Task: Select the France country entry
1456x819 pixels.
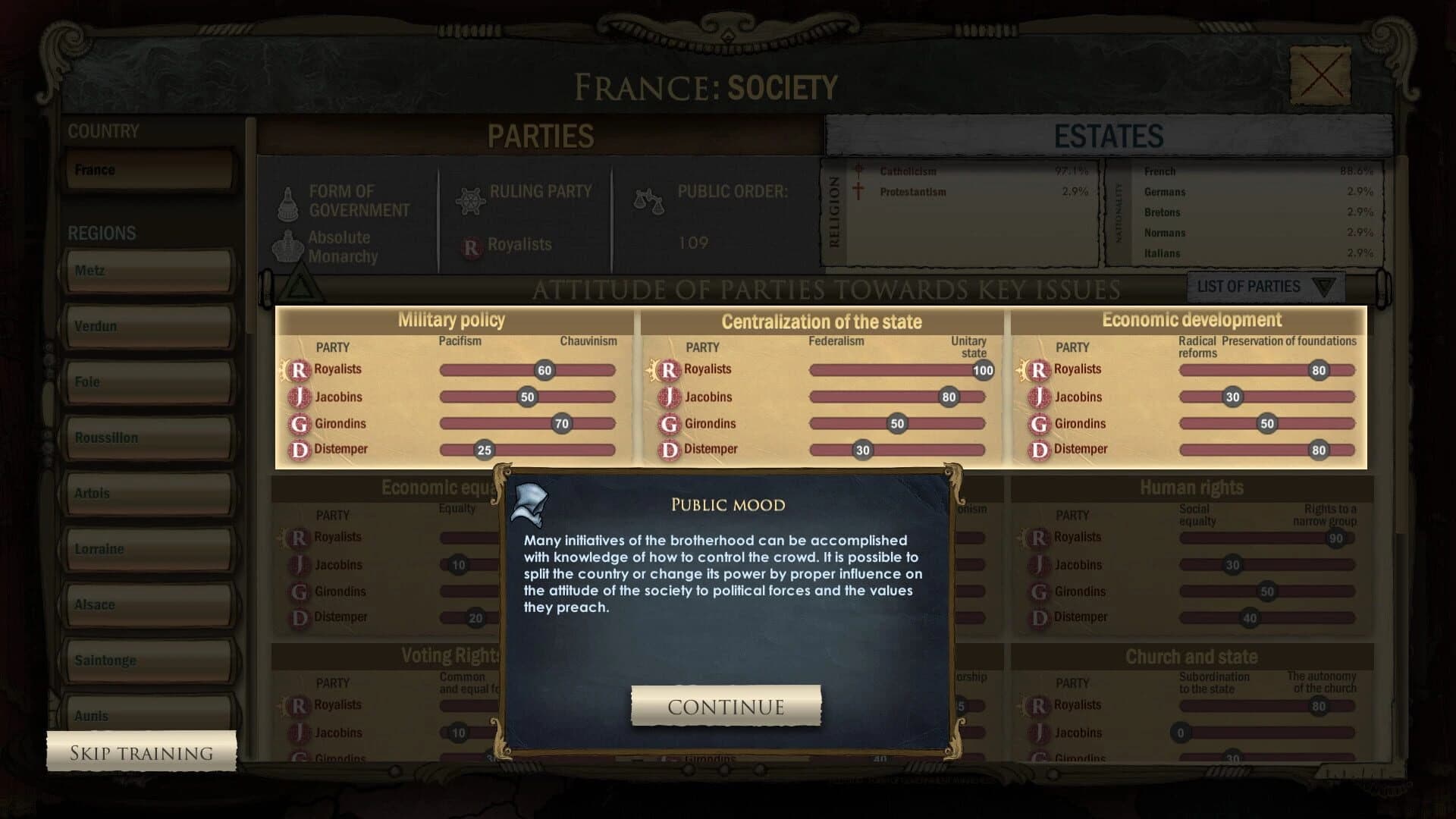Action: pyautogui.click(x=149, y=169)
